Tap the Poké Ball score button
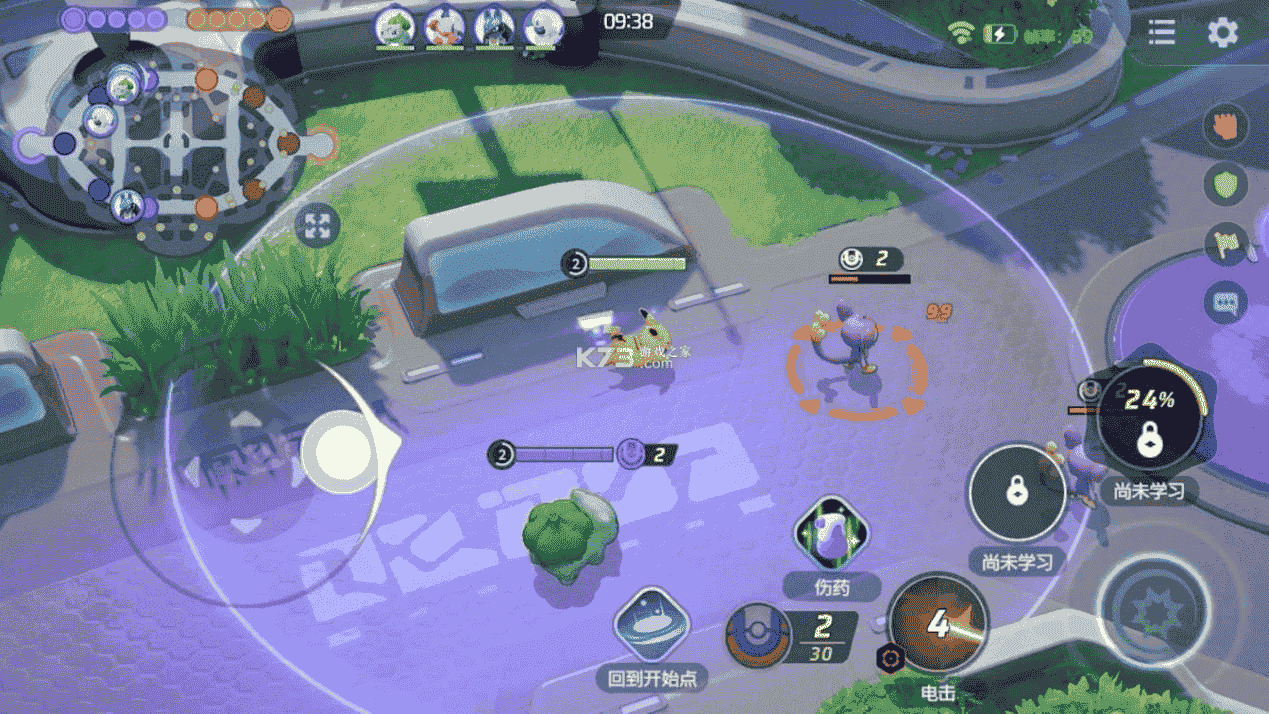 click(760, 634)
